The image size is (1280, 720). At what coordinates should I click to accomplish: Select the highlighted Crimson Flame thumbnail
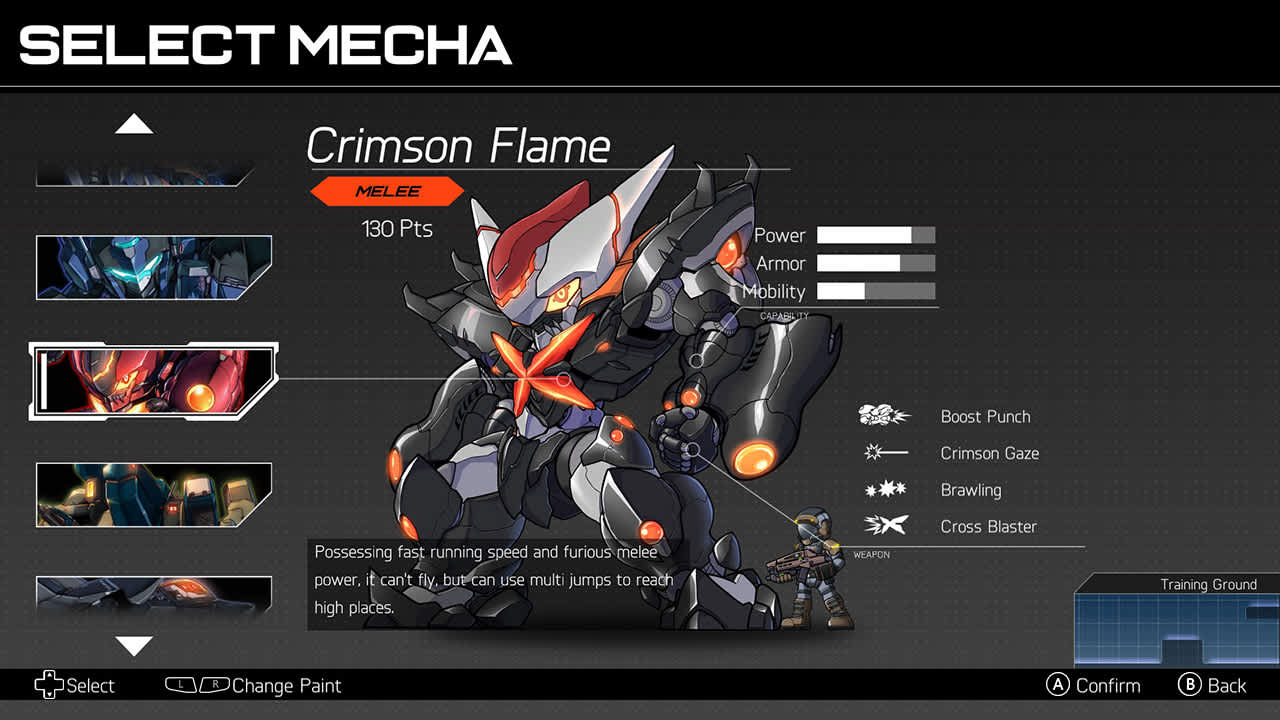pos(151,381)
